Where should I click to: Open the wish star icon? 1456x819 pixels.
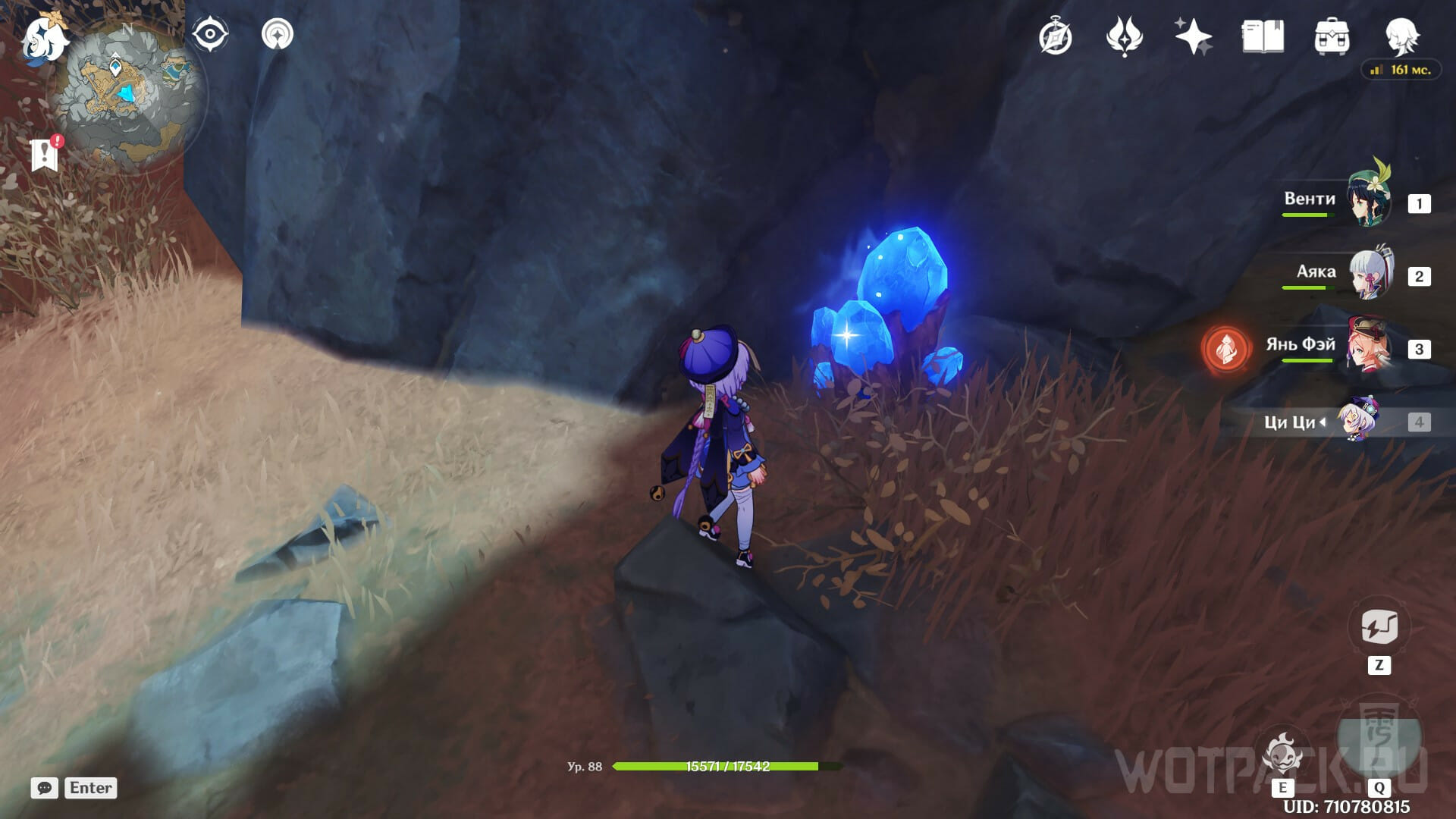coord(1193,37)
